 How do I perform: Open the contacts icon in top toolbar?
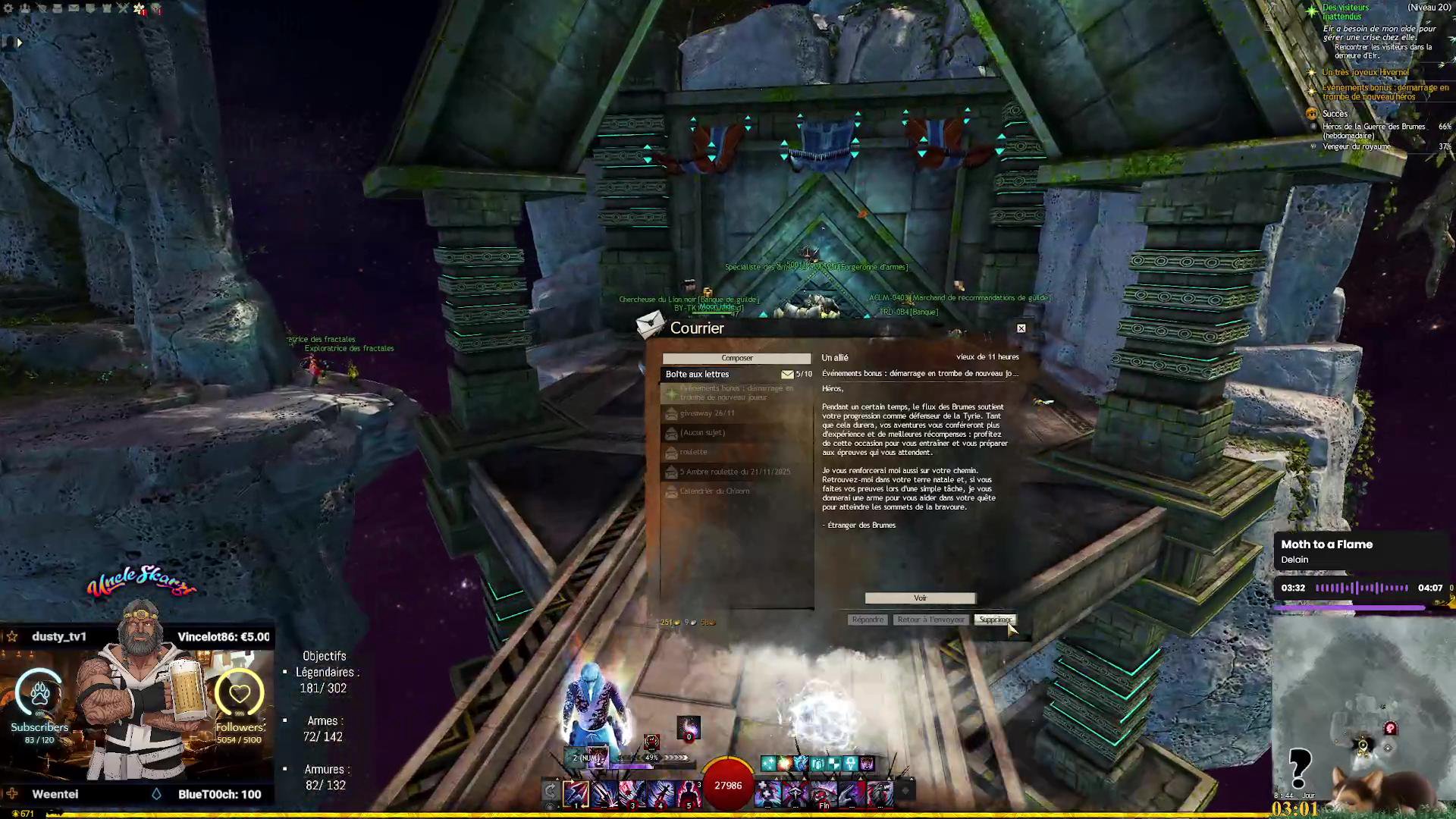pos(25,8)
